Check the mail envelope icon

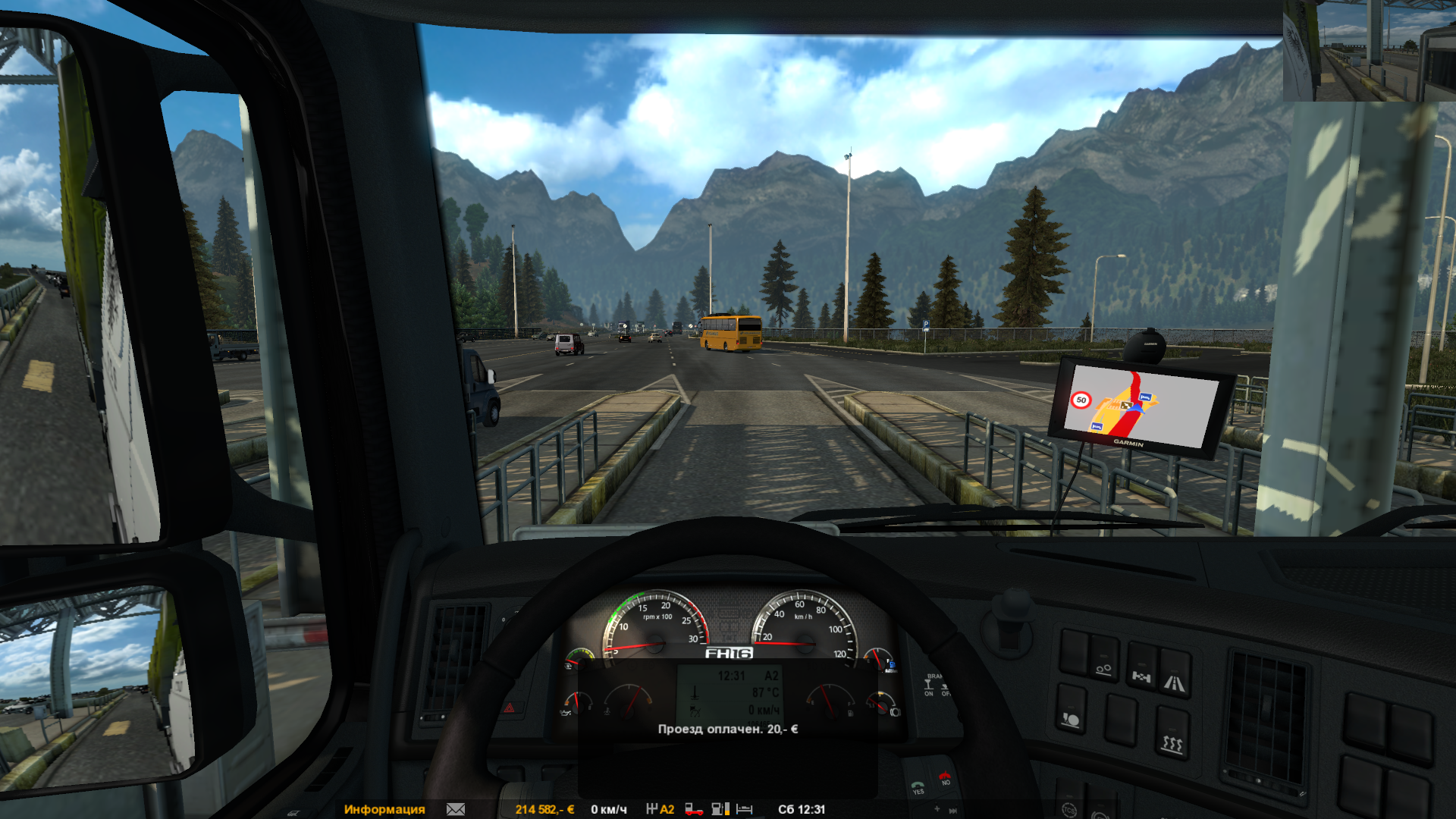point(456,809)
